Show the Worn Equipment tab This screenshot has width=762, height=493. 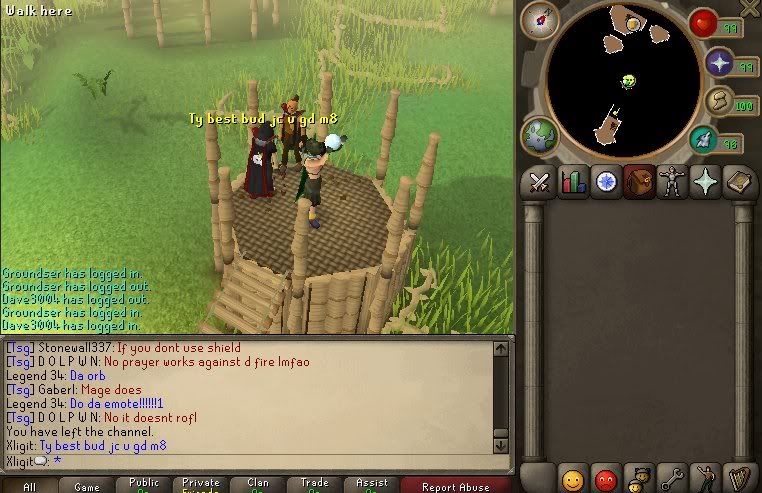click(672, 183)
